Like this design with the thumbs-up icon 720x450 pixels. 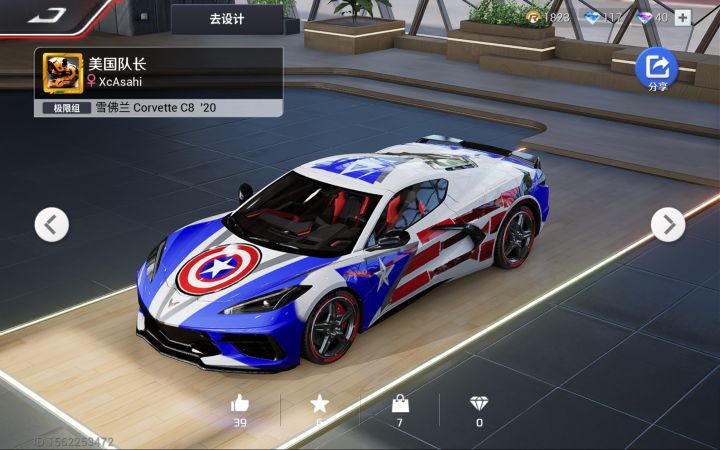coord(240,404)
